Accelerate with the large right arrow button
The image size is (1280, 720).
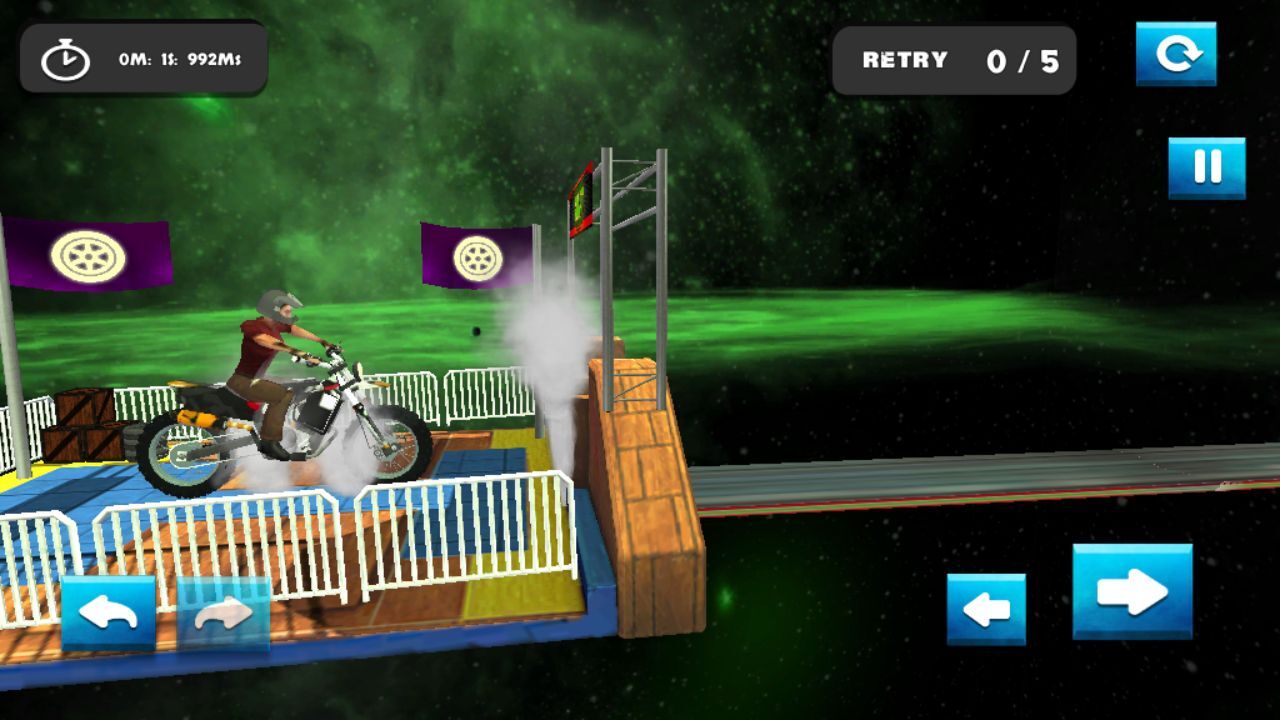1132,591
